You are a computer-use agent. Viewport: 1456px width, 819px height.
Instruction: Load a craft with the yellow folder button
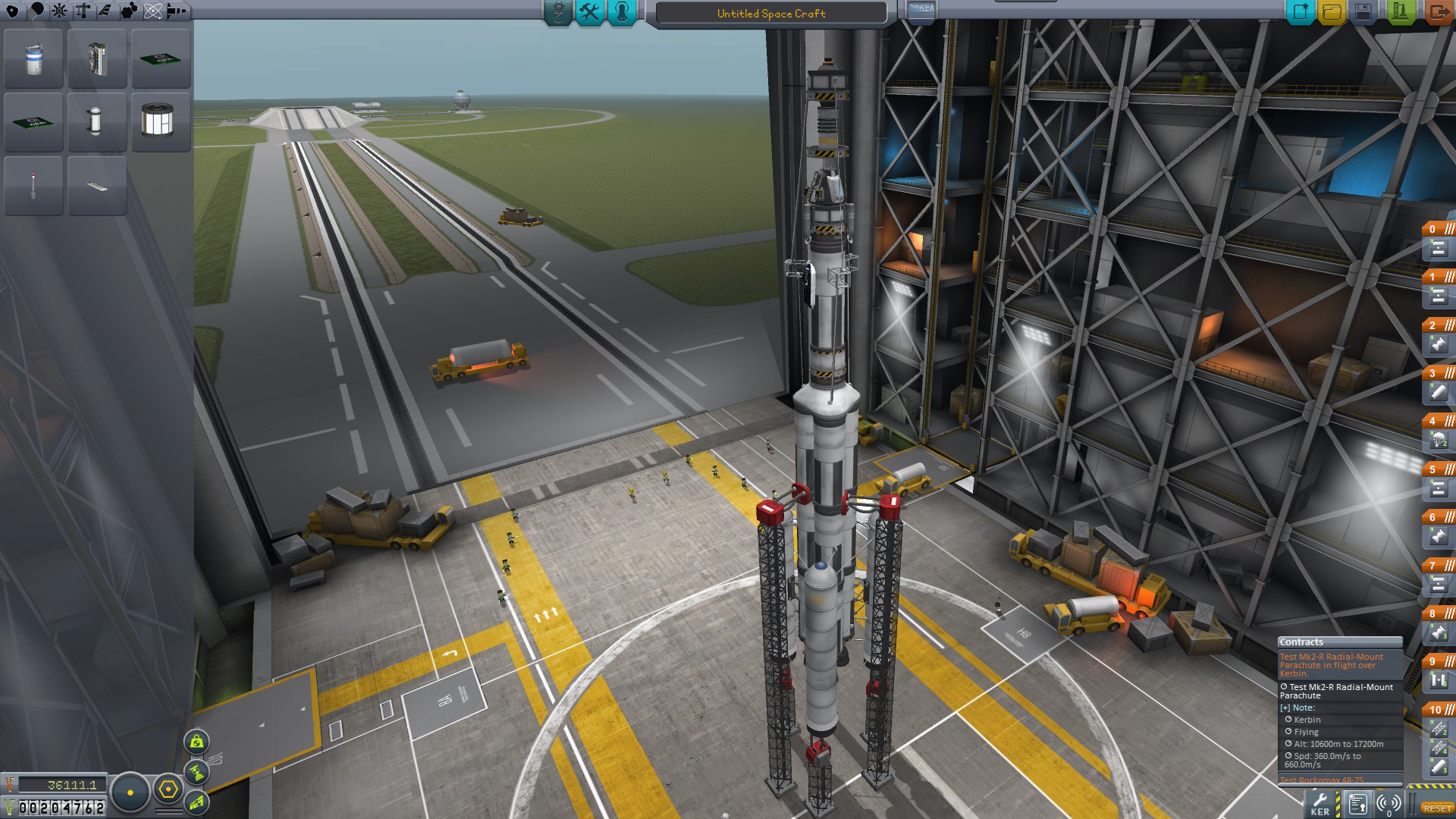click(x=1332, y=12)
